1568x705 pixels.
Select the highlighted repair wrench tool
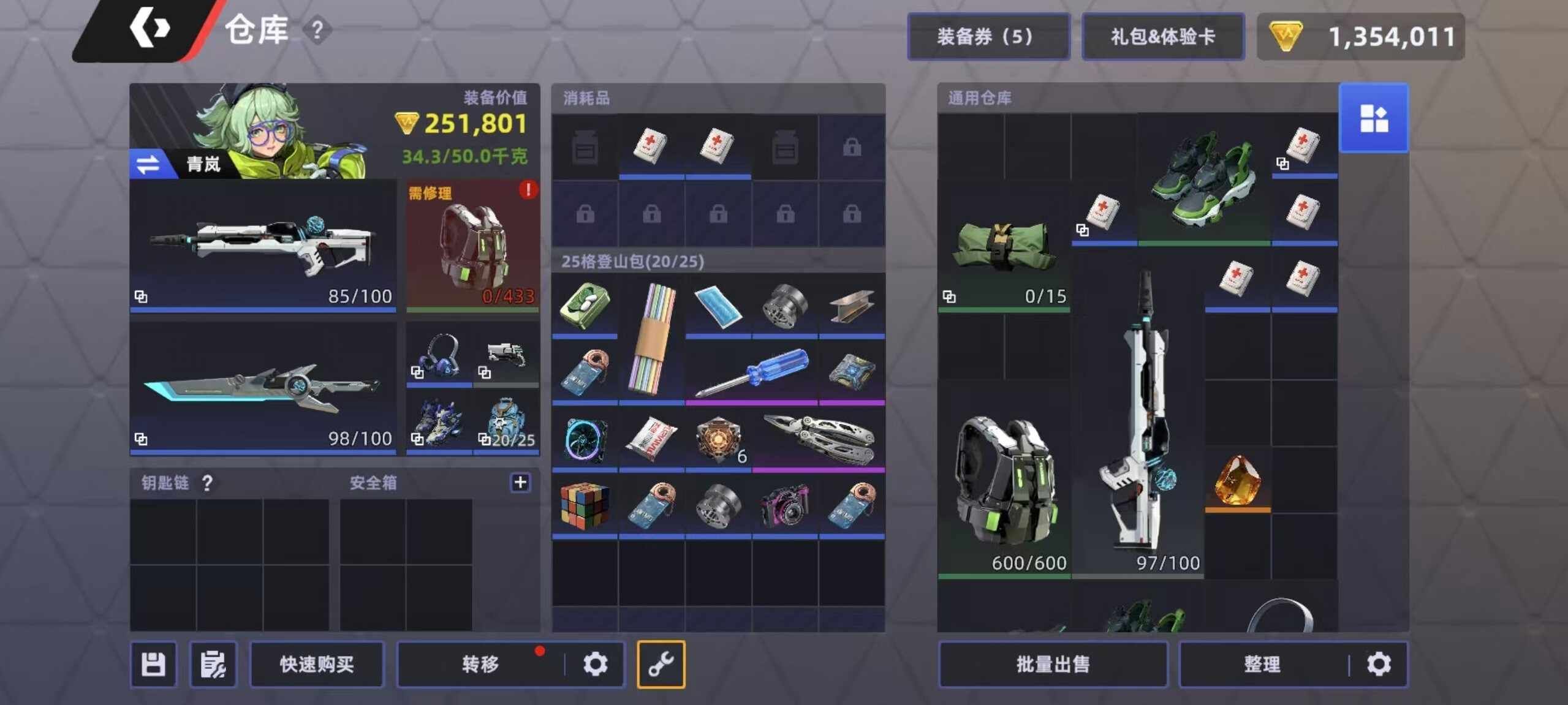[661, 663]
